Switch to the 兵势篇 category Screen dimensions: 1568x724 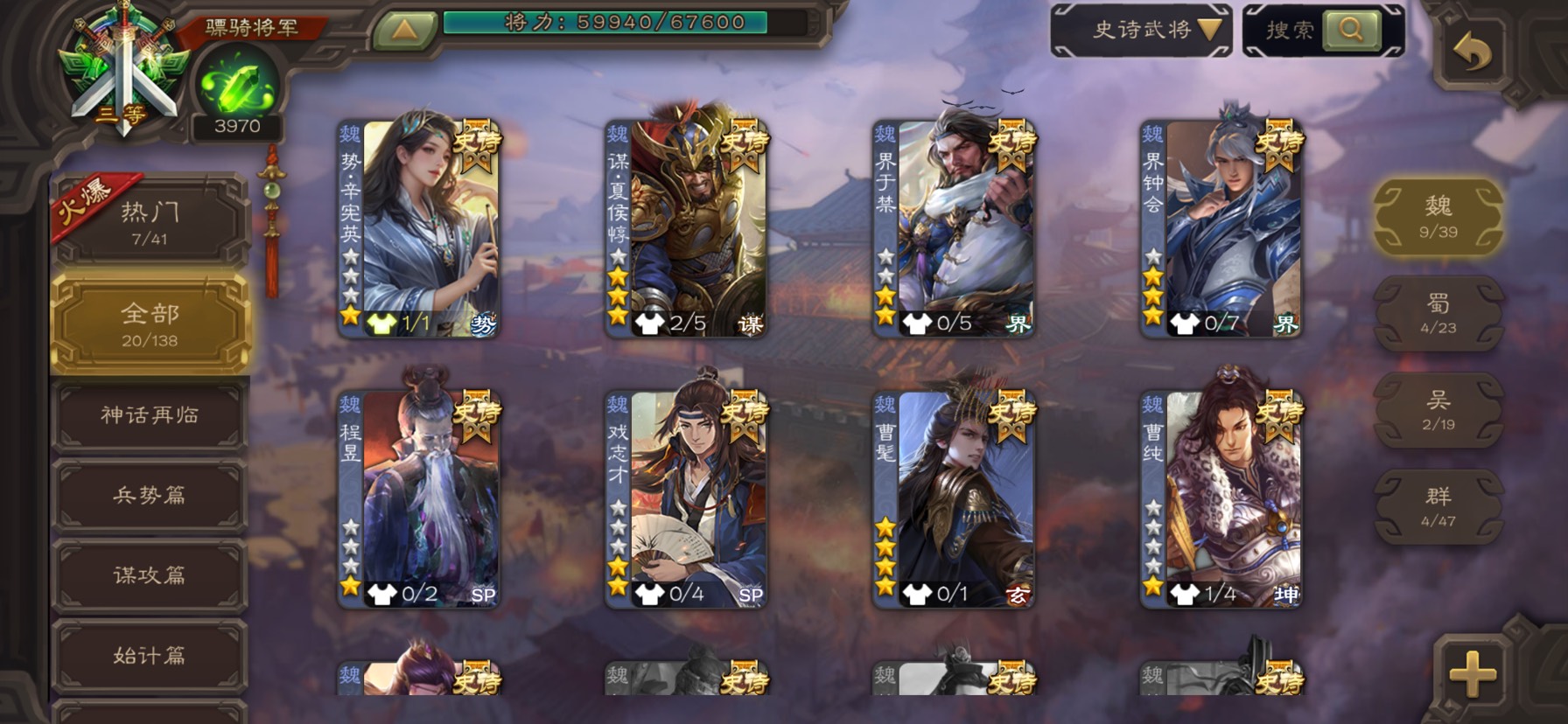(150, 495)
